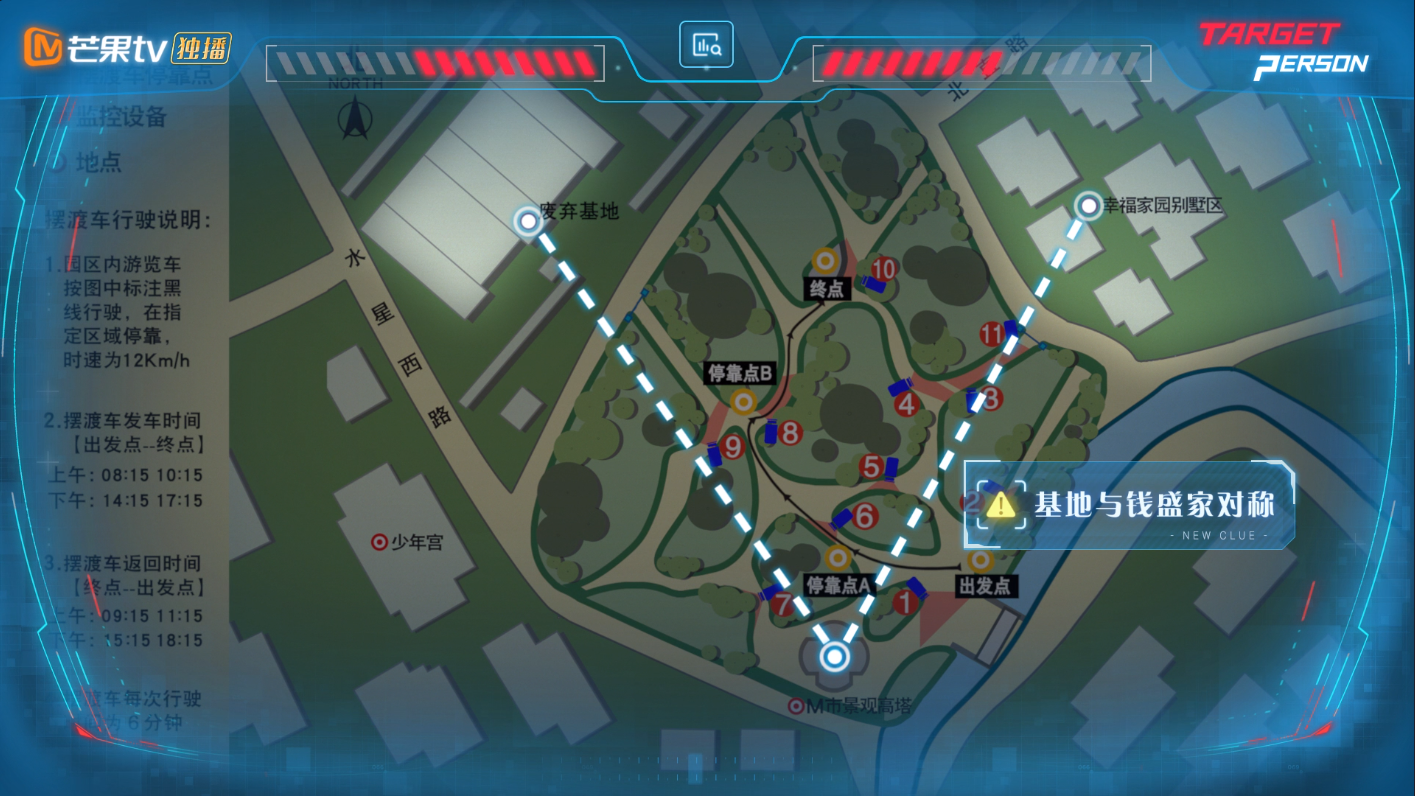Image resolution: width=1415 pixels, height=796 pixels.
Task: Click red camera marker number 1
Action: click(x=905, y=602)
